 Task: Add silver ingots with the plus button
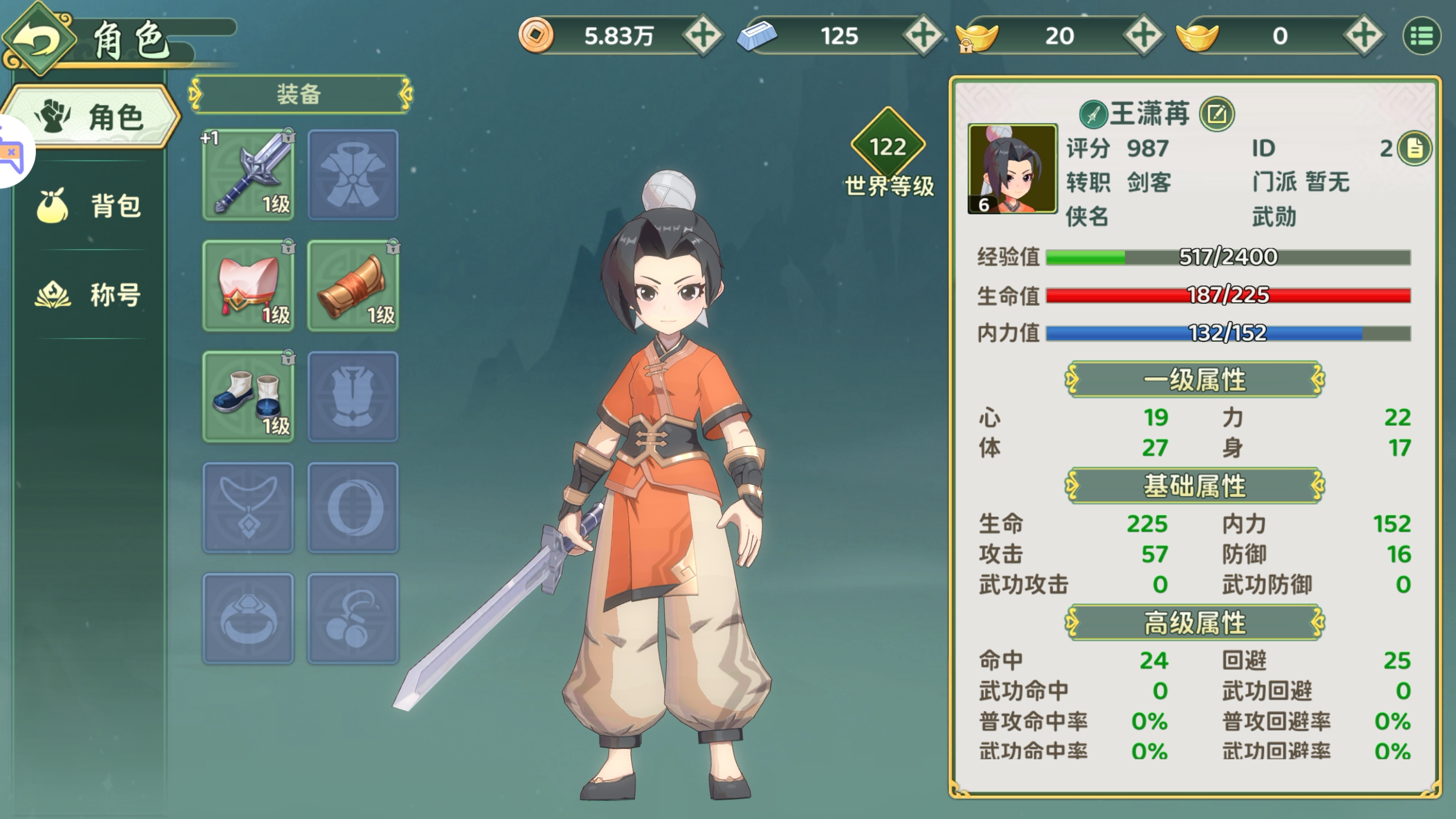(923, 36)
